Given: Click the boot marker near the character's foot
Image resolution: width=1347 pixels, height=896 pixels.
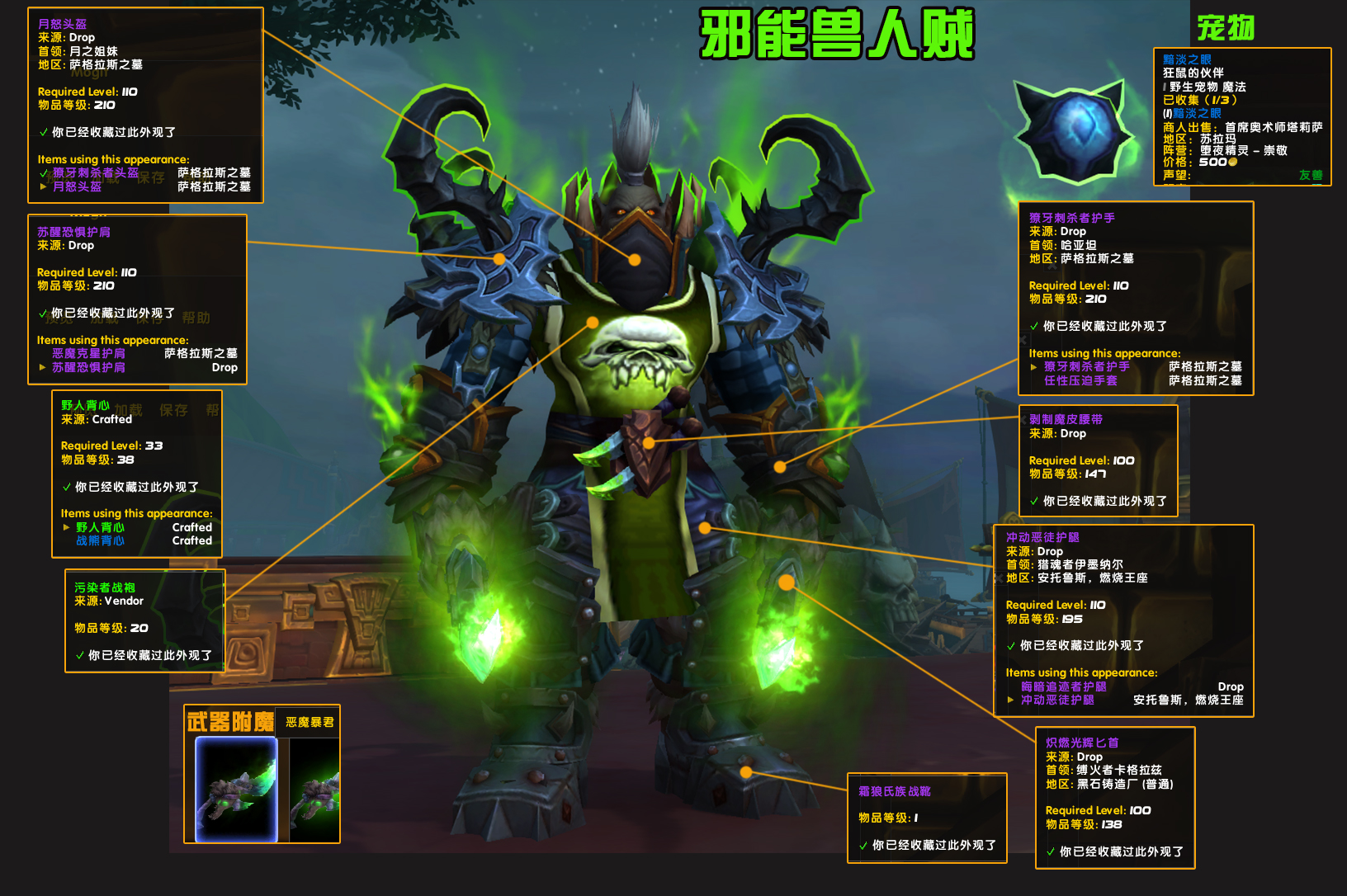Looking at the screenshot, I should click(747, 771).
